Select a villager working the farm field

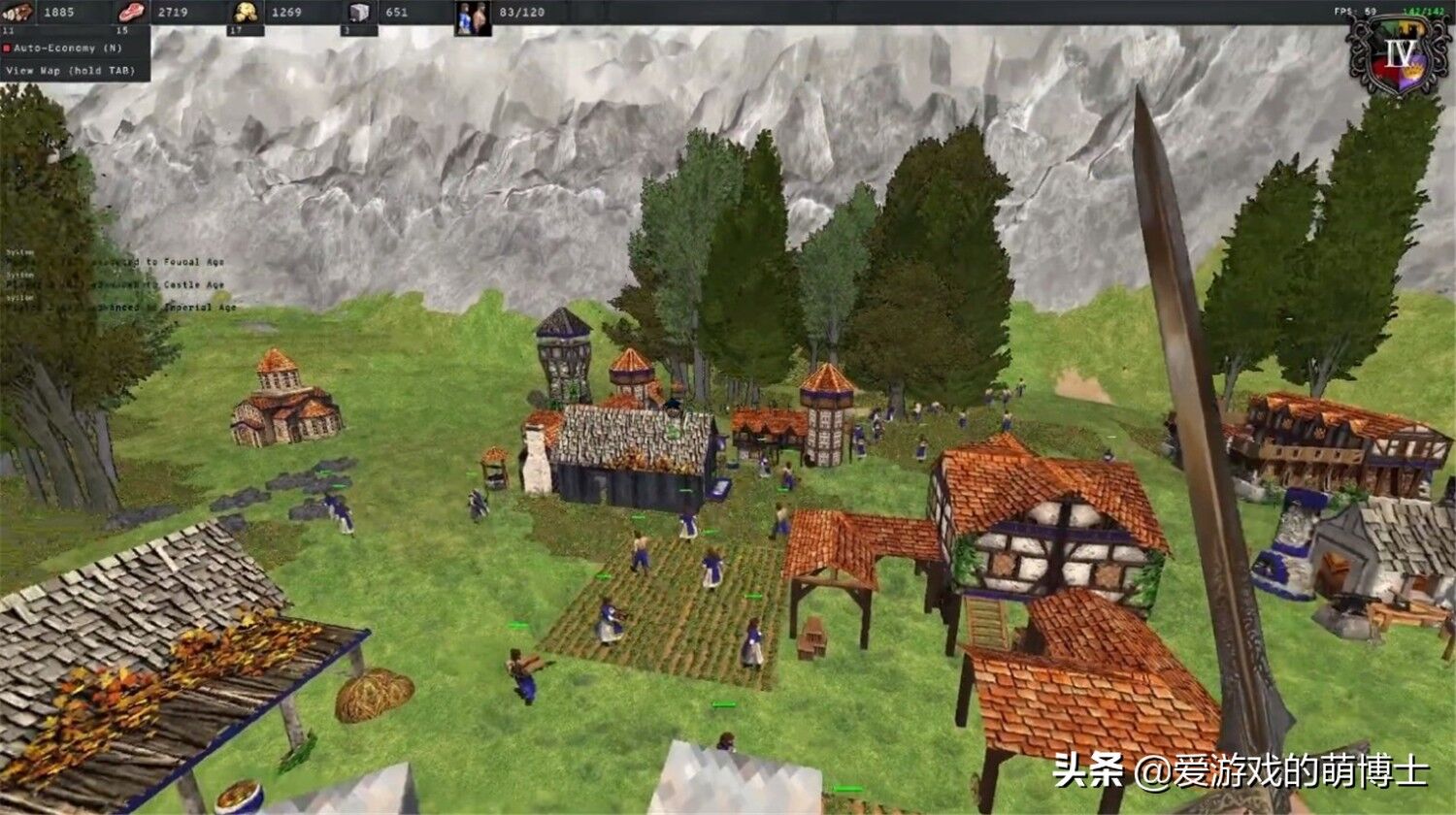point(610,621)
